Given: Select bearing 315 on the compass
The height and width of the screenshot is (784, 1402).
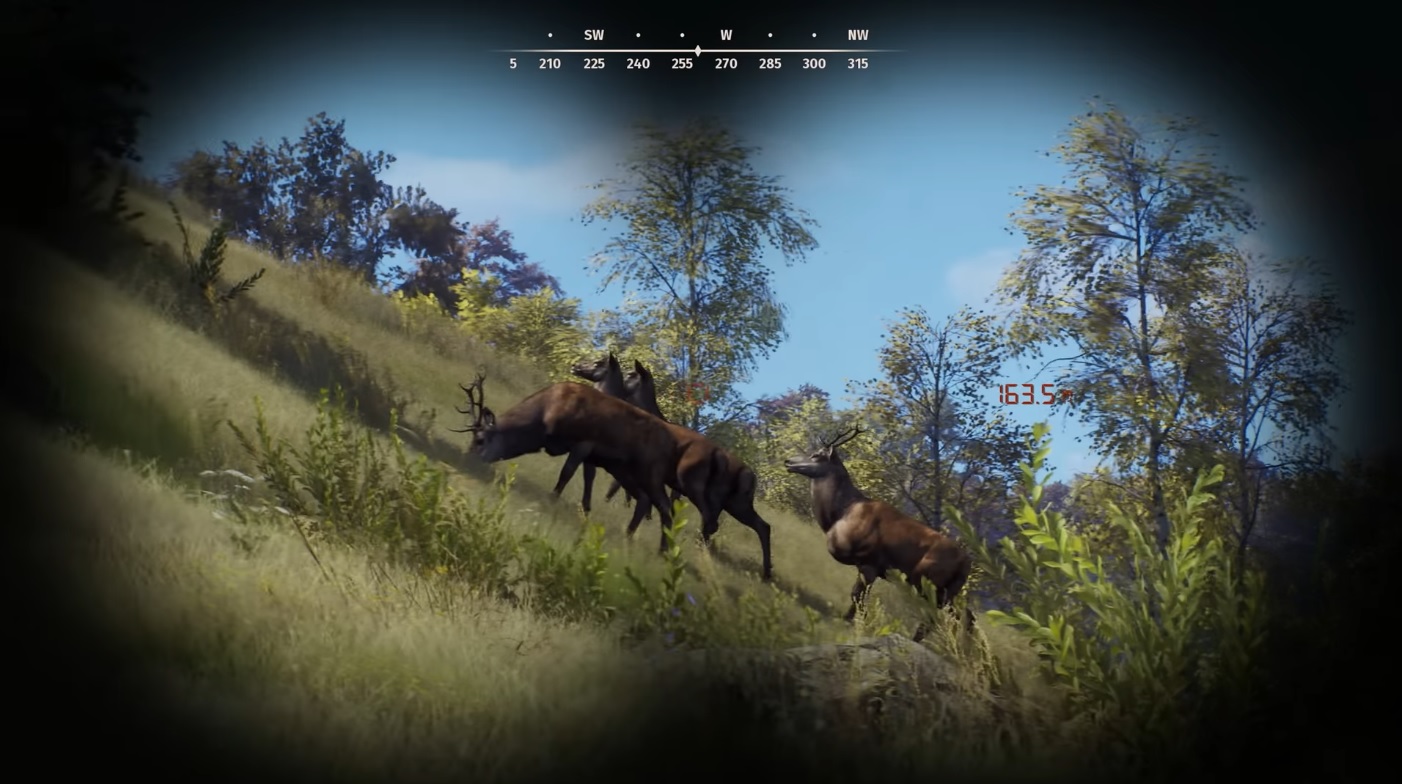Looking at the screenshot, I should point(858,63).
